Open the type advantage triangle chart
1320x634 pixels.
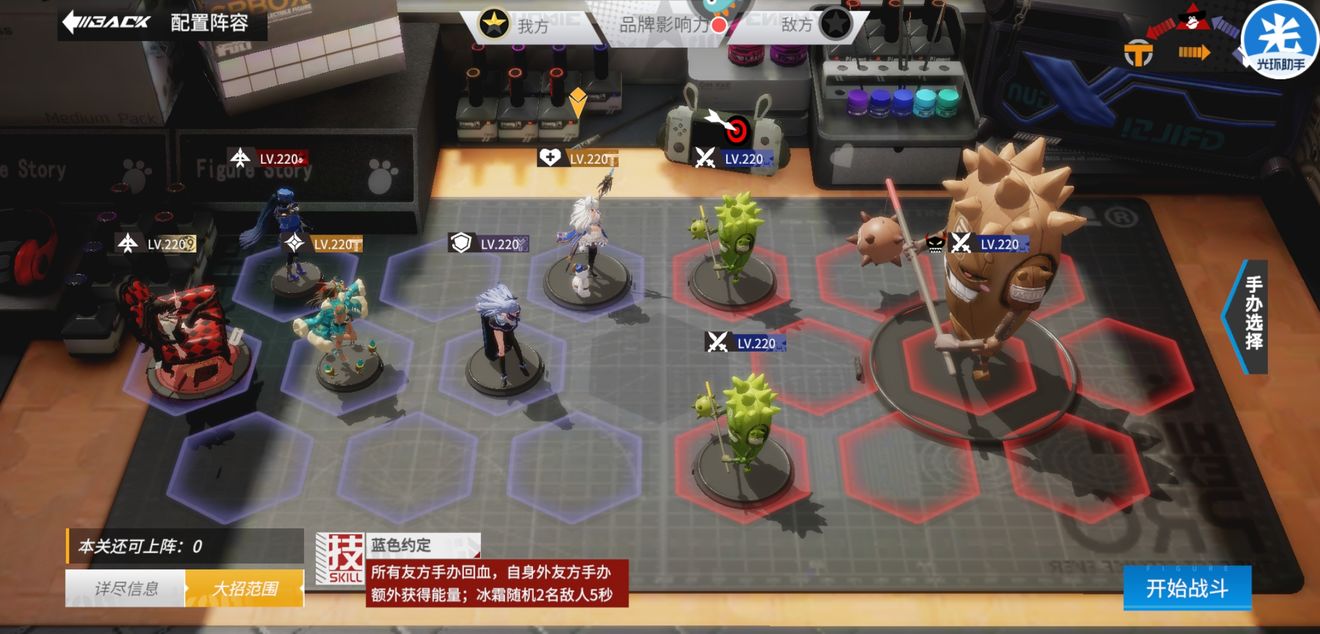click(x=1191, y=42)
